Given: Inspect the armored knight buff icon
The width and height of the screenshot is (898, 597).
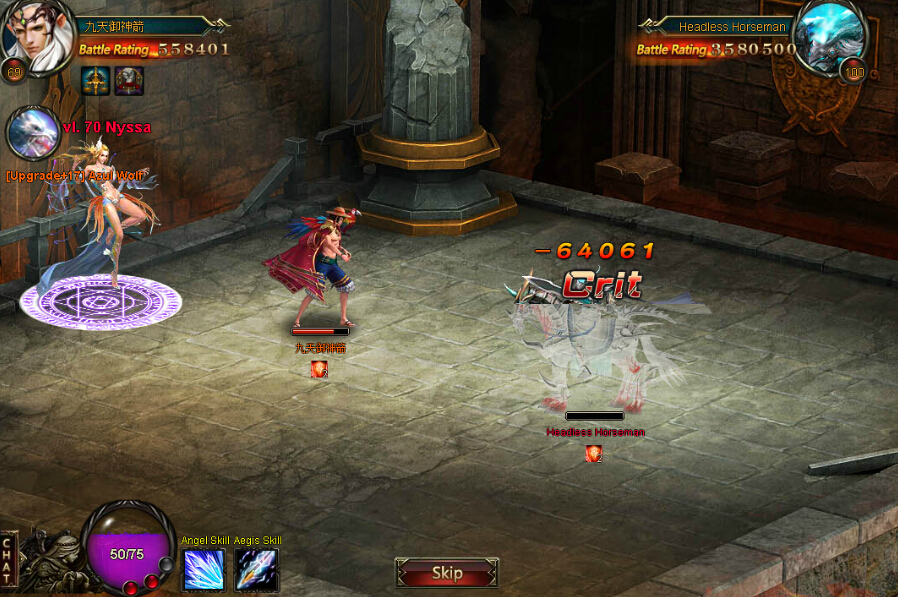Looking at the screenshot, I should click(129, 81).
